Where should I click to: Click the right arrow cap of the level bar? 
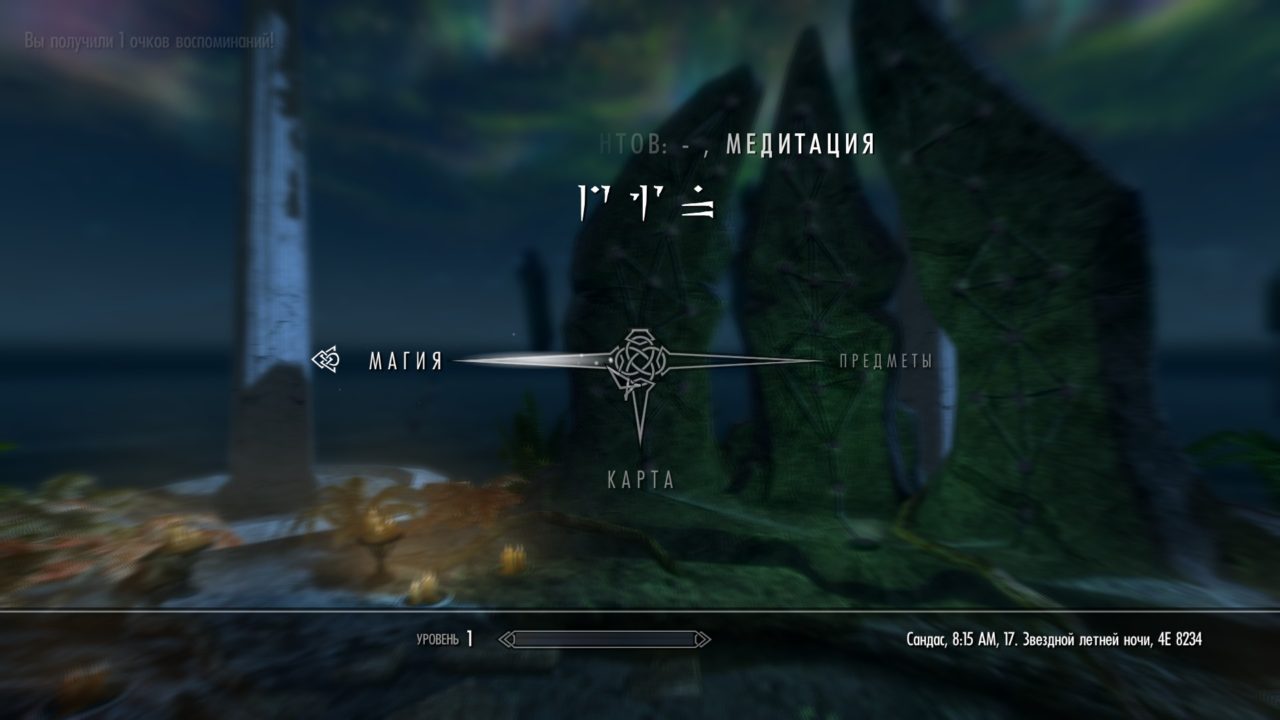pyautogui.click(x=706, y=637)
